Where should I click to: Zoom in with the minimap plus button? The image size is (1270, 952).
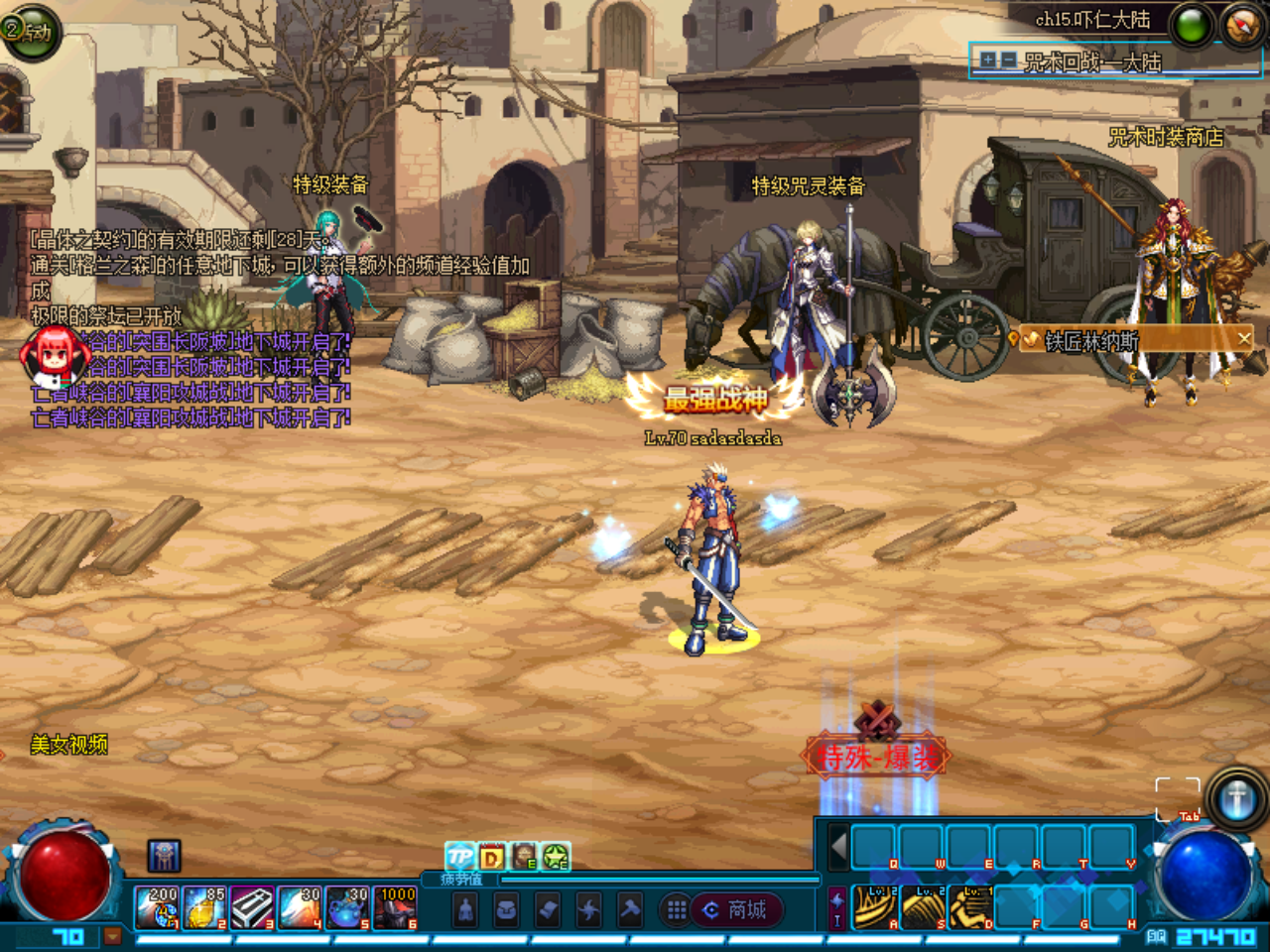(988, 61)
